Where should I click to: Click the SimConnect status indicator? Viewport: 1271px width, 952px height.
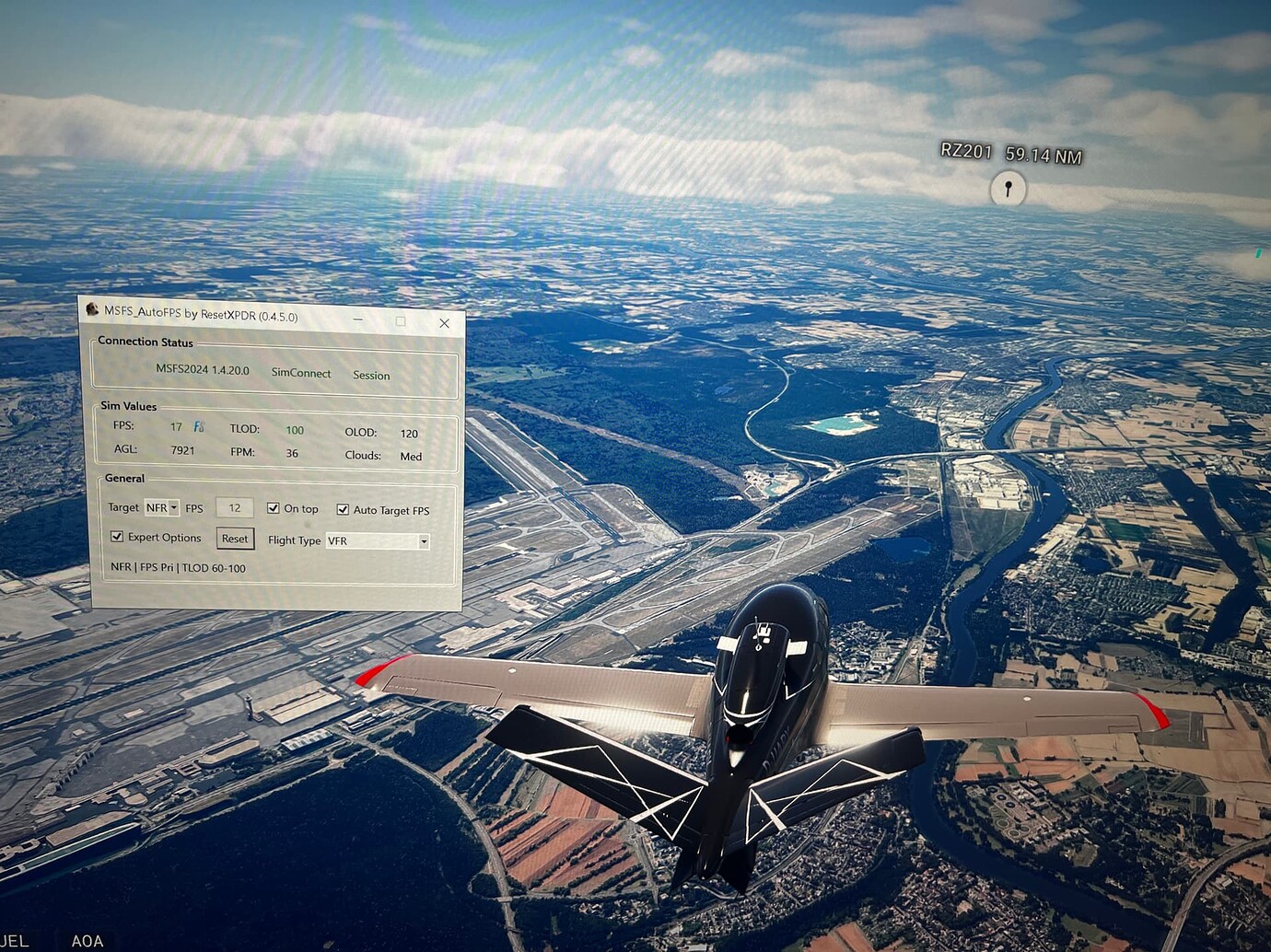pos(301,373)
